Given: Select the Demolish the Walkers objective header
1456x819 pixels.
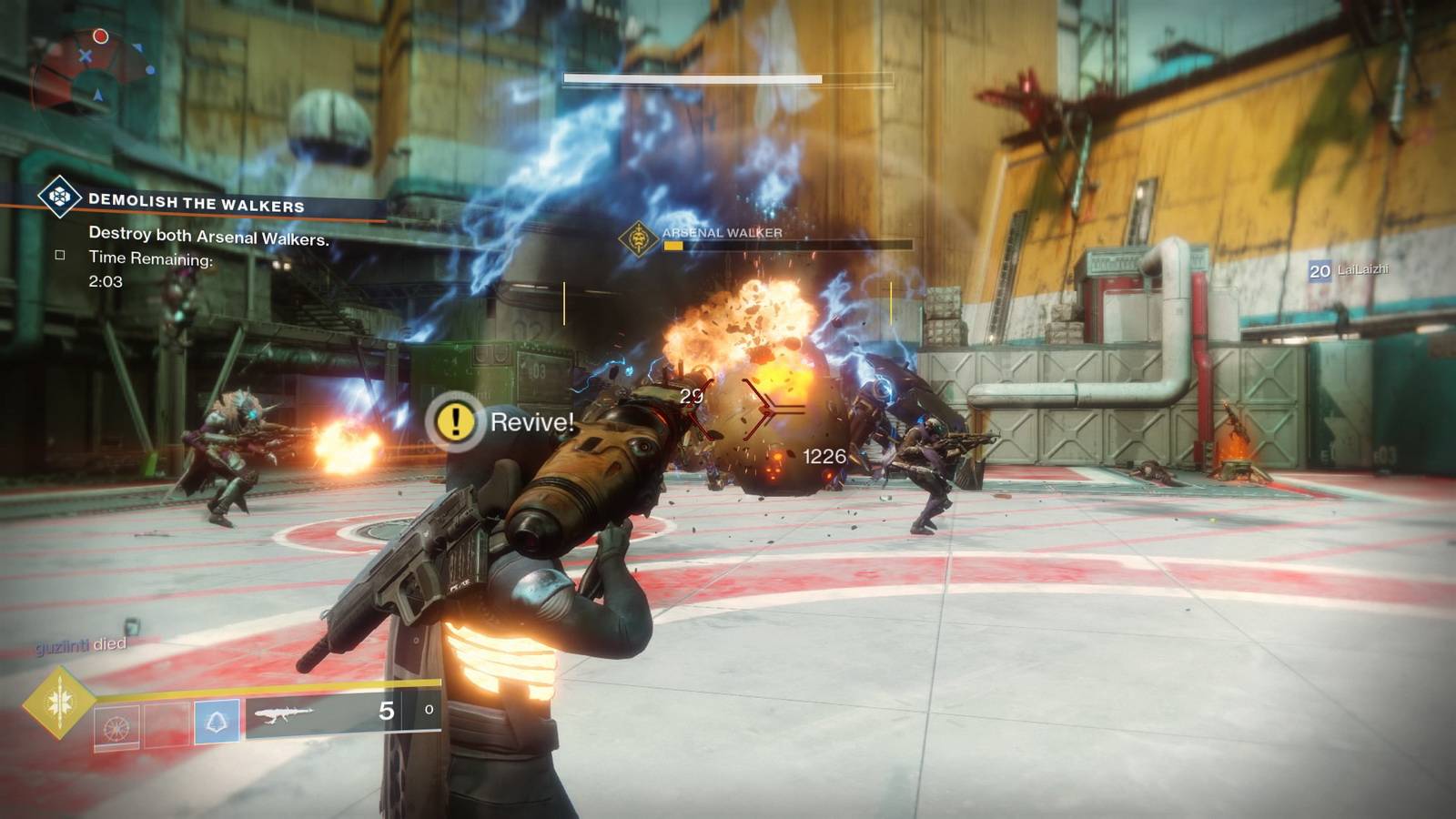Looking at the screenshot, I should (196, 202).
